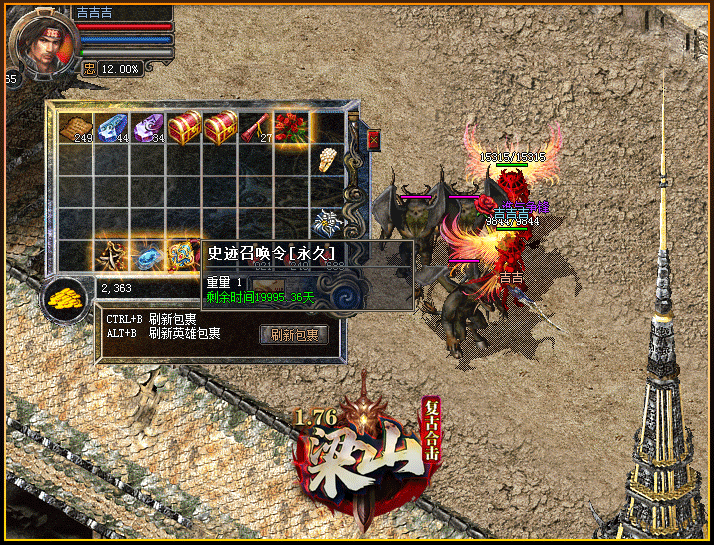Select the glowing blue gem item
The height and width of the screenshot is (545, 714).
[x=148, y=255]
